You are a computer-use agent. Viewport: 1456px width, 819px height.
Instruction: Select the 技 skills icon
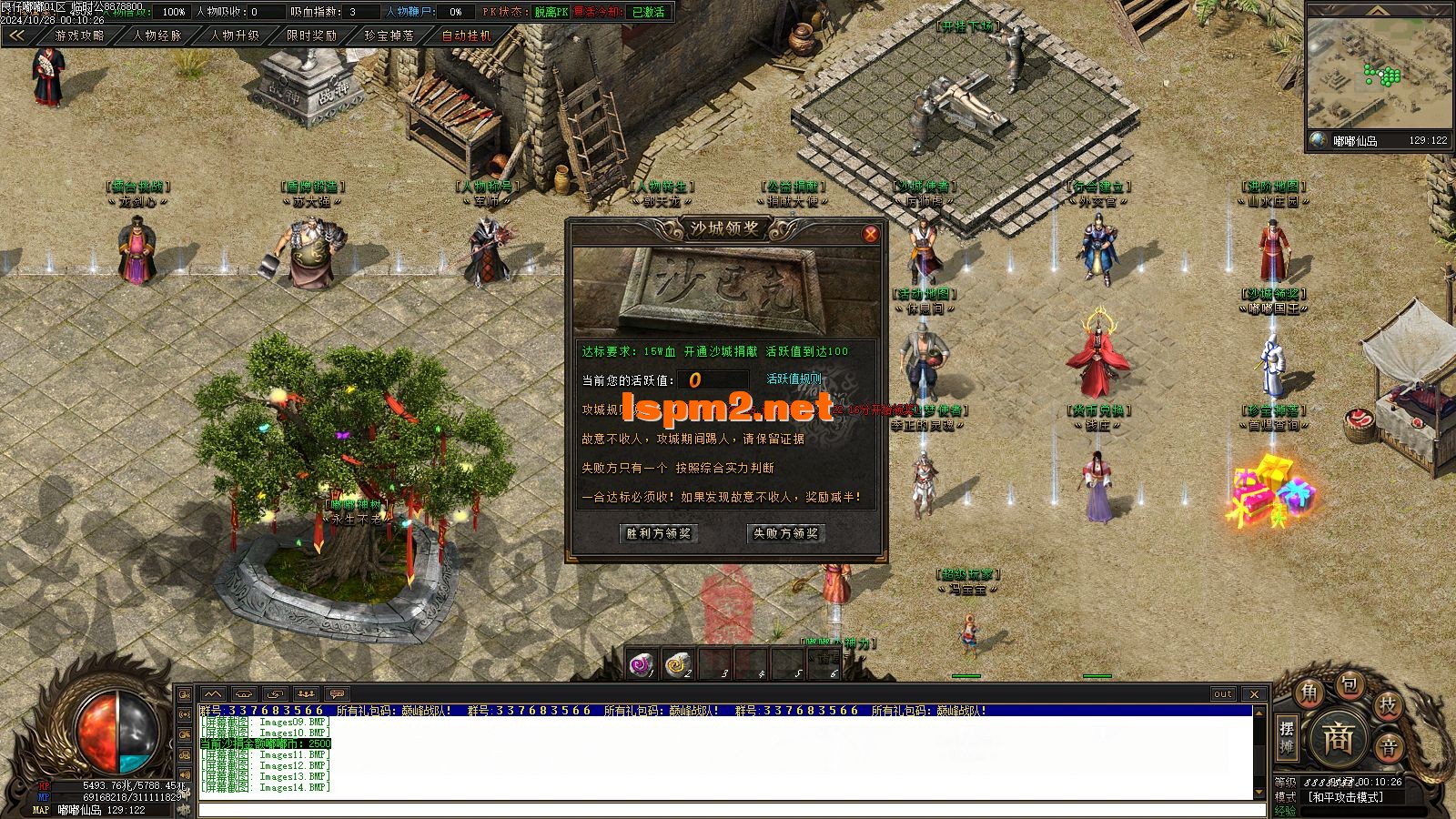(x=1388, y=705)
